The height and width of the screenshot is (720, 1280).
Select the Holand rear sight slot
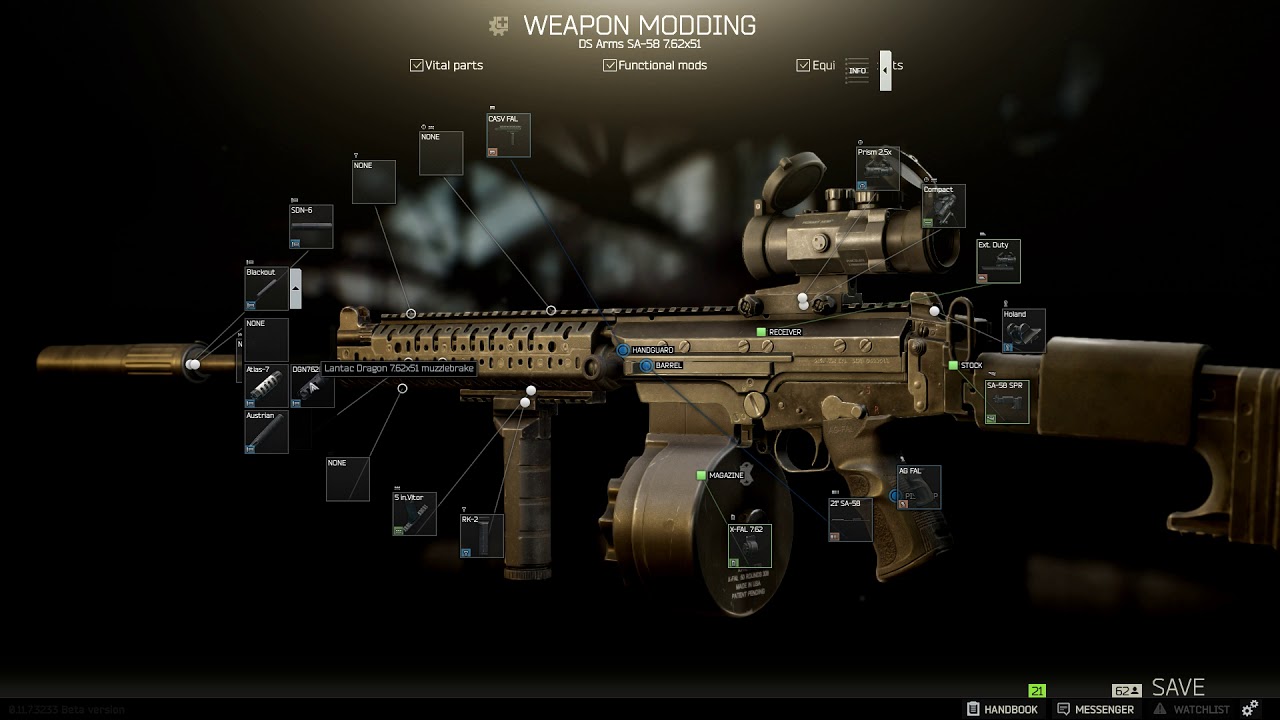pos(1023,331)
